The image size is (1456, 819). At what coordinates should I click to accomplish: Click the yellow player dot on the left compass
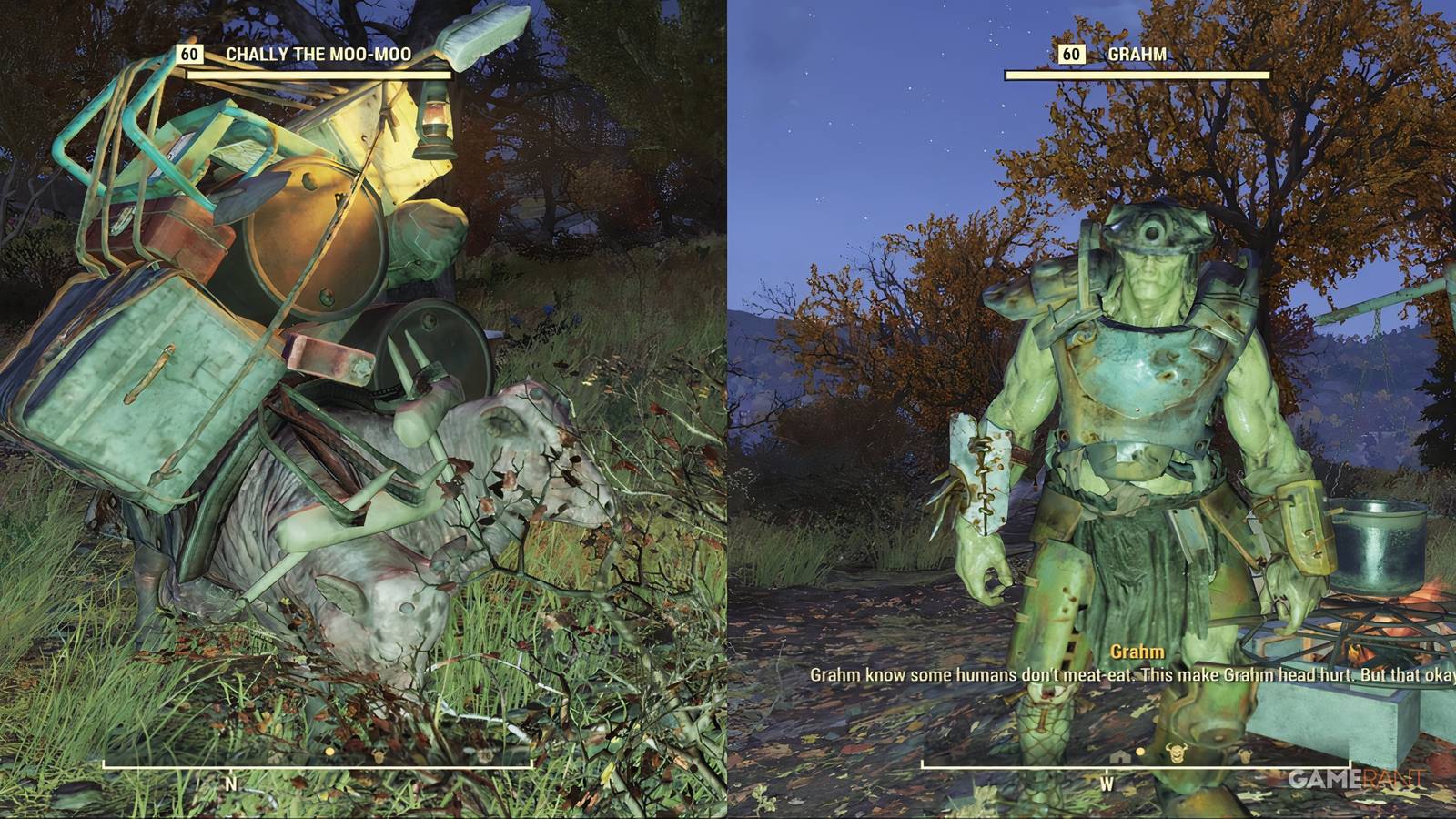point(329,751)
